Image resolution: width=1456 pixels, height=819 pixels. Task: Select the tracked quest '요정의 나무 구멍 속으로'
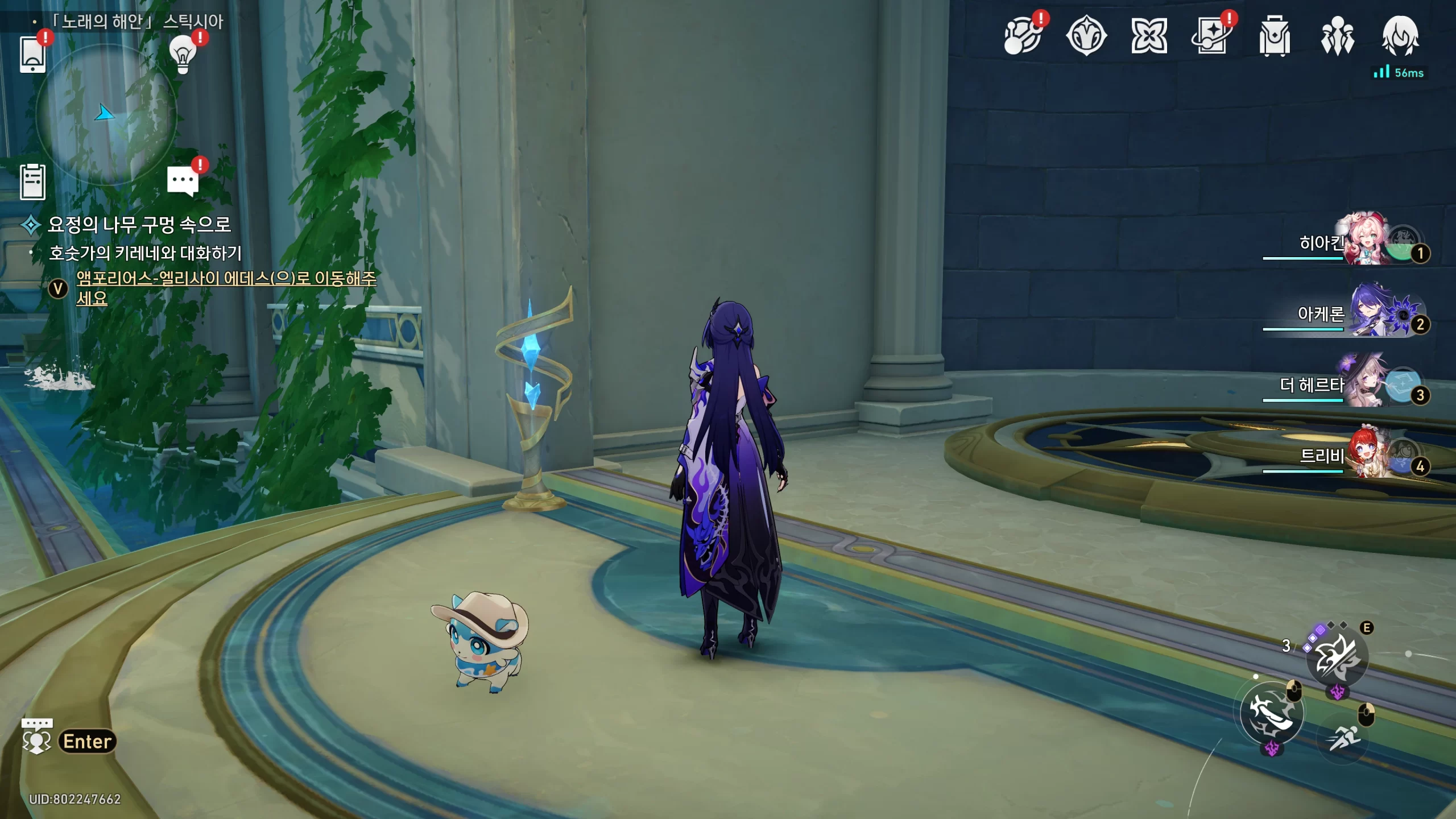(x=139, y=225)
